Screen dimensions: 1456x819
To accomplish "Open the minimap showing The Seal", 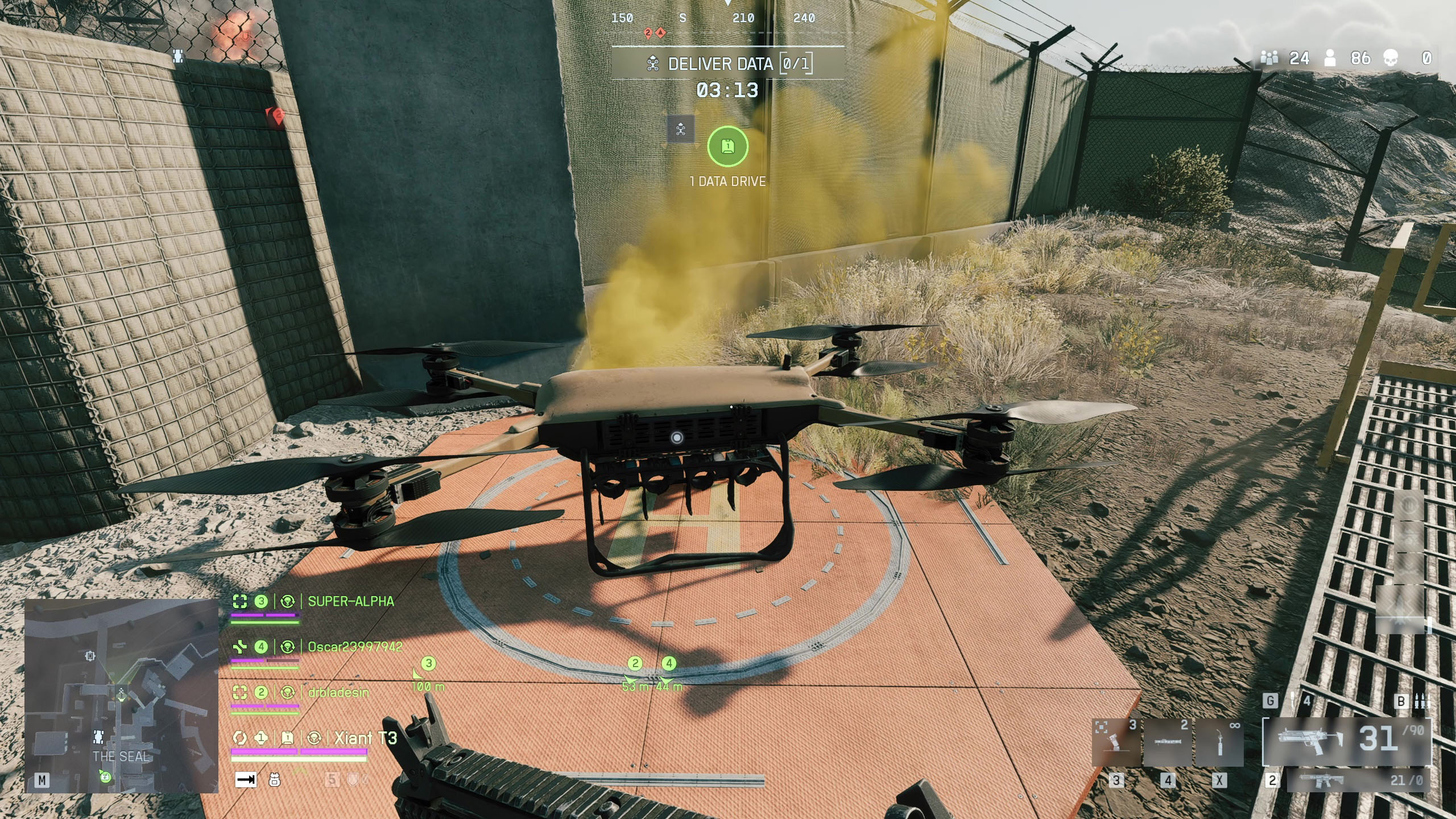I will tap(121, 696).
